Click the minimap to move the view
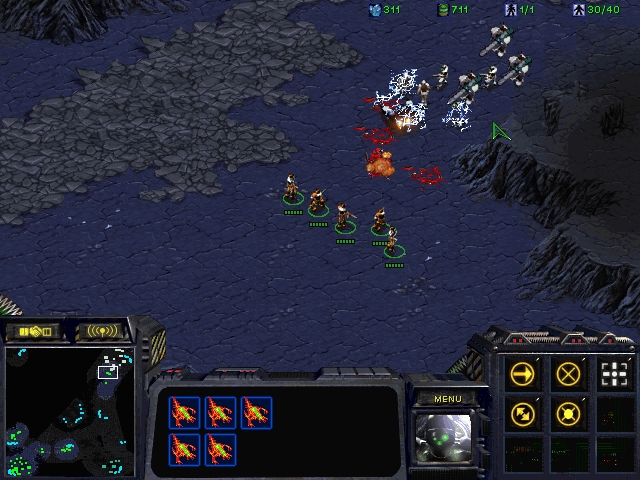Viewport: 640px width, 480px height. (x=68, y=410)
